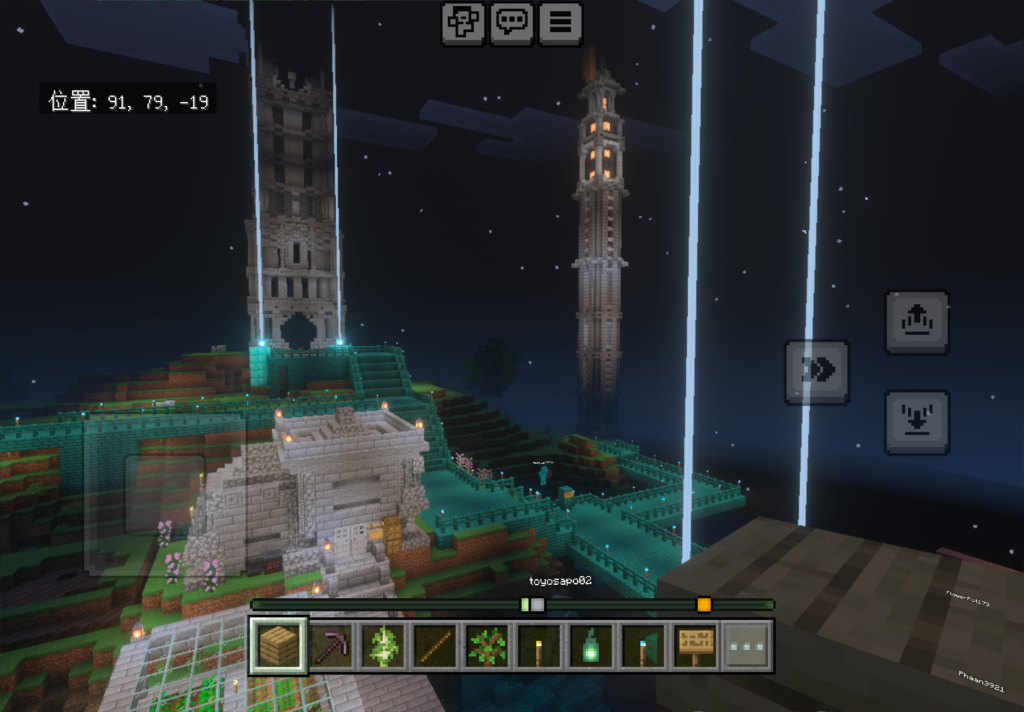
Task: Tap the fly up arrow button
Action: click(x=916, y=322)
